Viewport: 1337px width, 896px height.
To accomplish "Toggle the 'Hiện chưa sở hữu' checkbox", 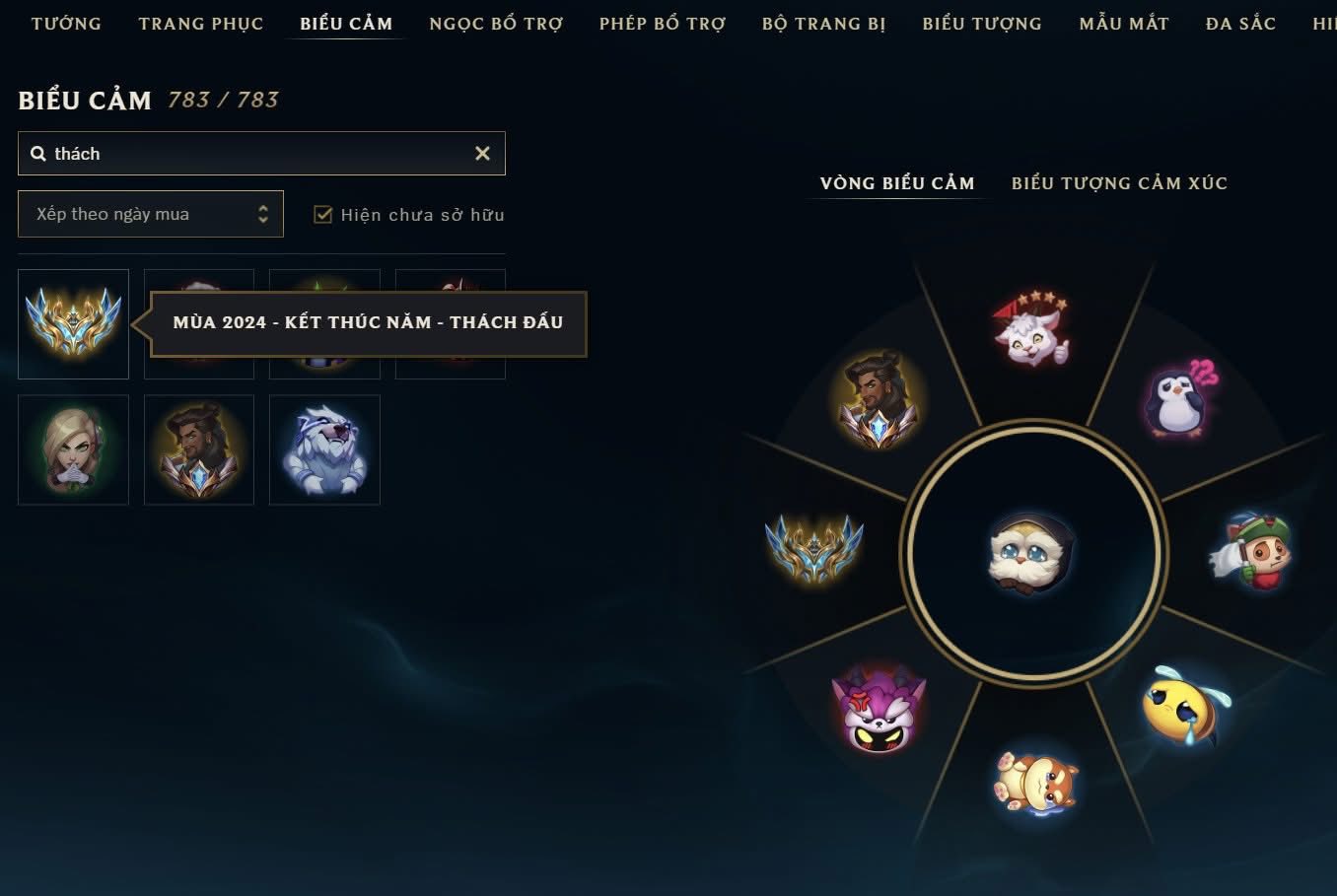I will coord(322,214).
